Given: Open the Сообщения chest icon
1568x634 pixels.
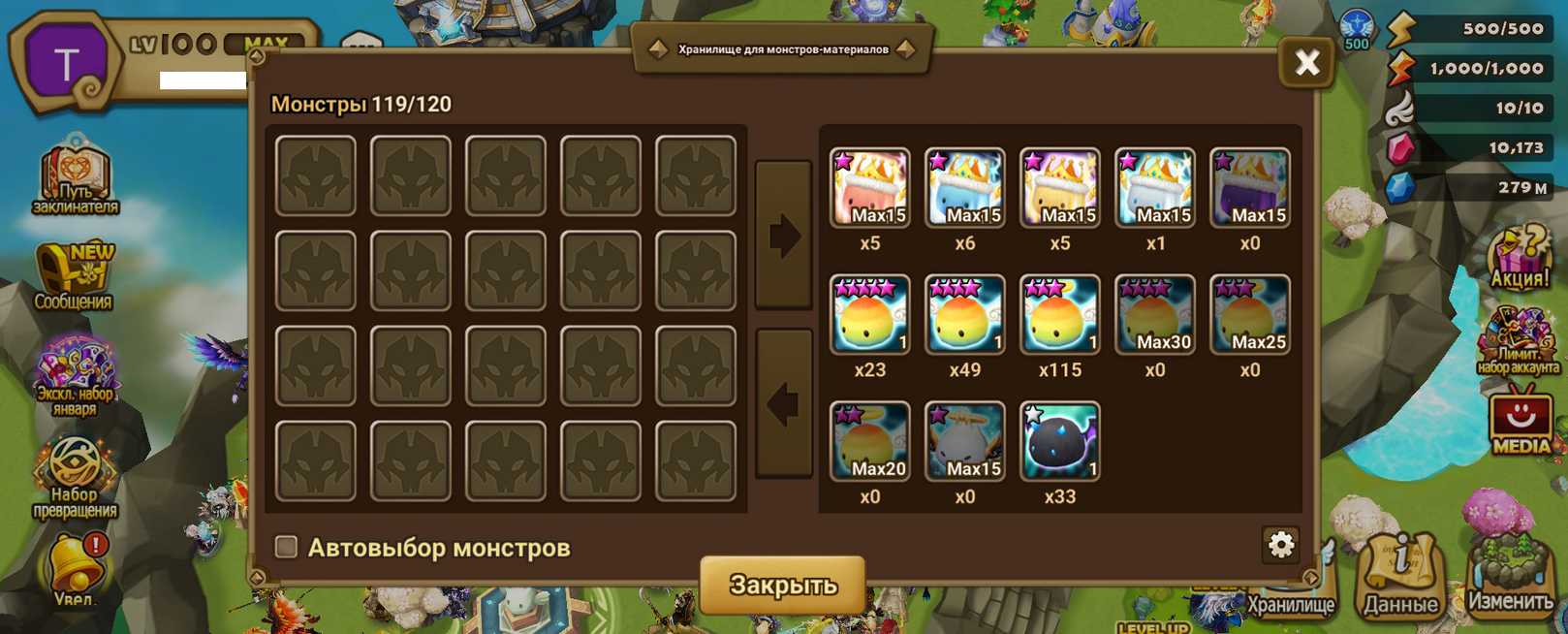Looking at the screenshot, I should 75,276.
